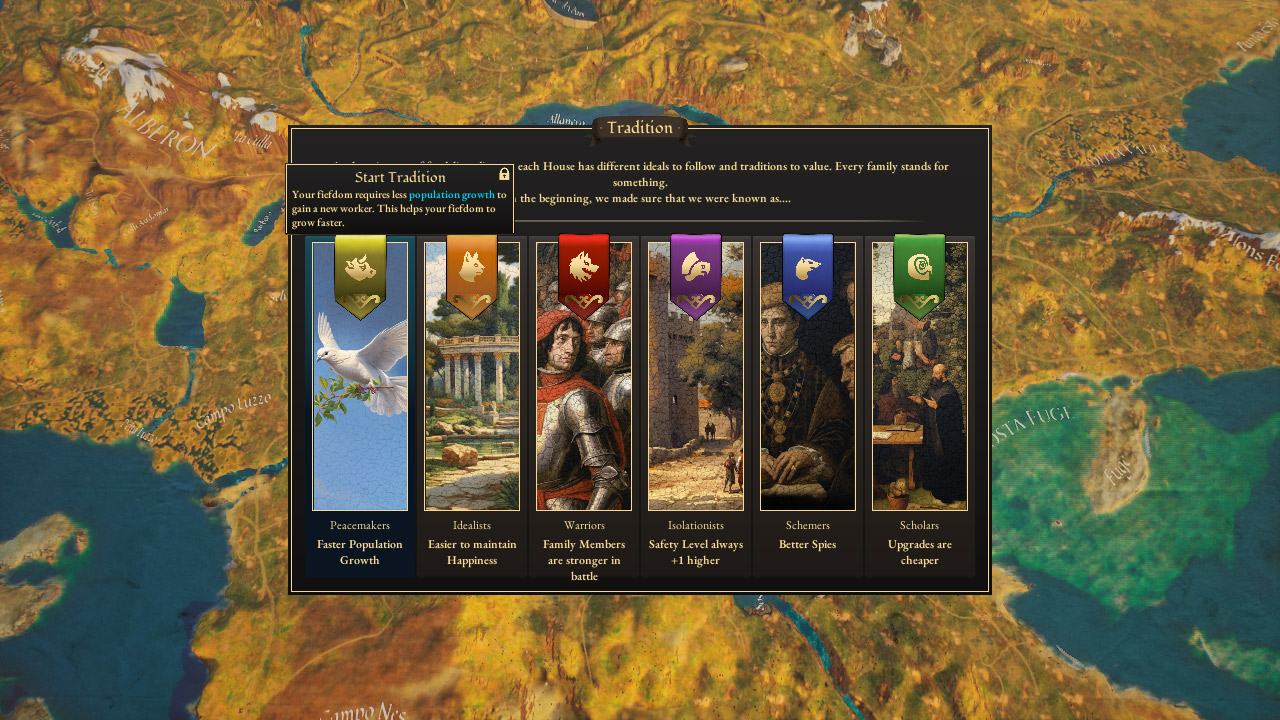Choose the Isolationists tradition card

(x=696, y=400)
